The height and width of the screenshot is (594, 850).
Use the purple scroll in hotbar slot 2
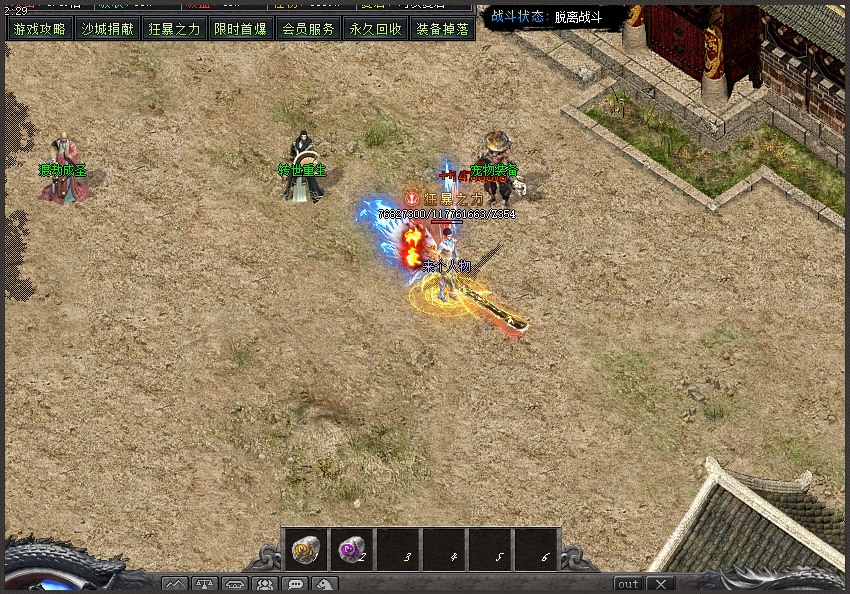352,549
